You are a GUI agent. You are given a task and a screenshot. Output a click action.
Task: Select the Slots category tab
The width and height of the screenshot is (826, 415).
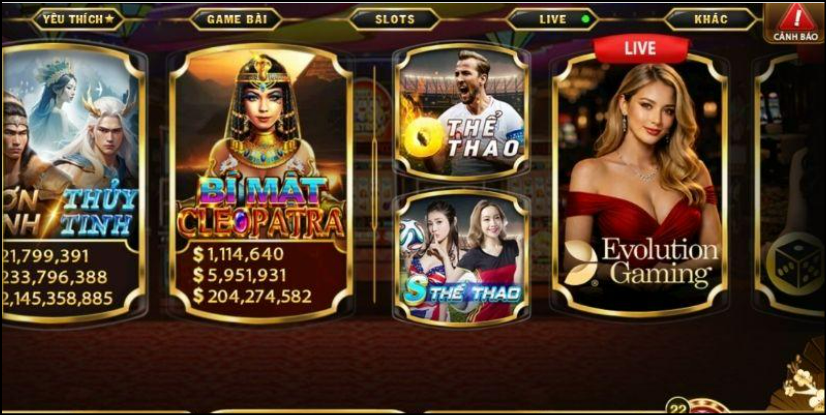point(394,19)
